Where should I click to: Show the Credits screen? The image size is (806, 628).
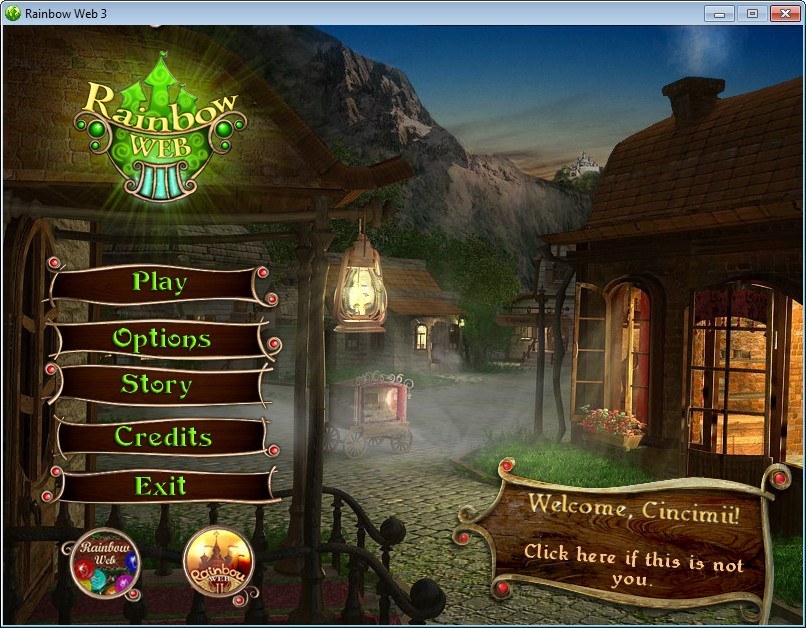click(162, 437)
